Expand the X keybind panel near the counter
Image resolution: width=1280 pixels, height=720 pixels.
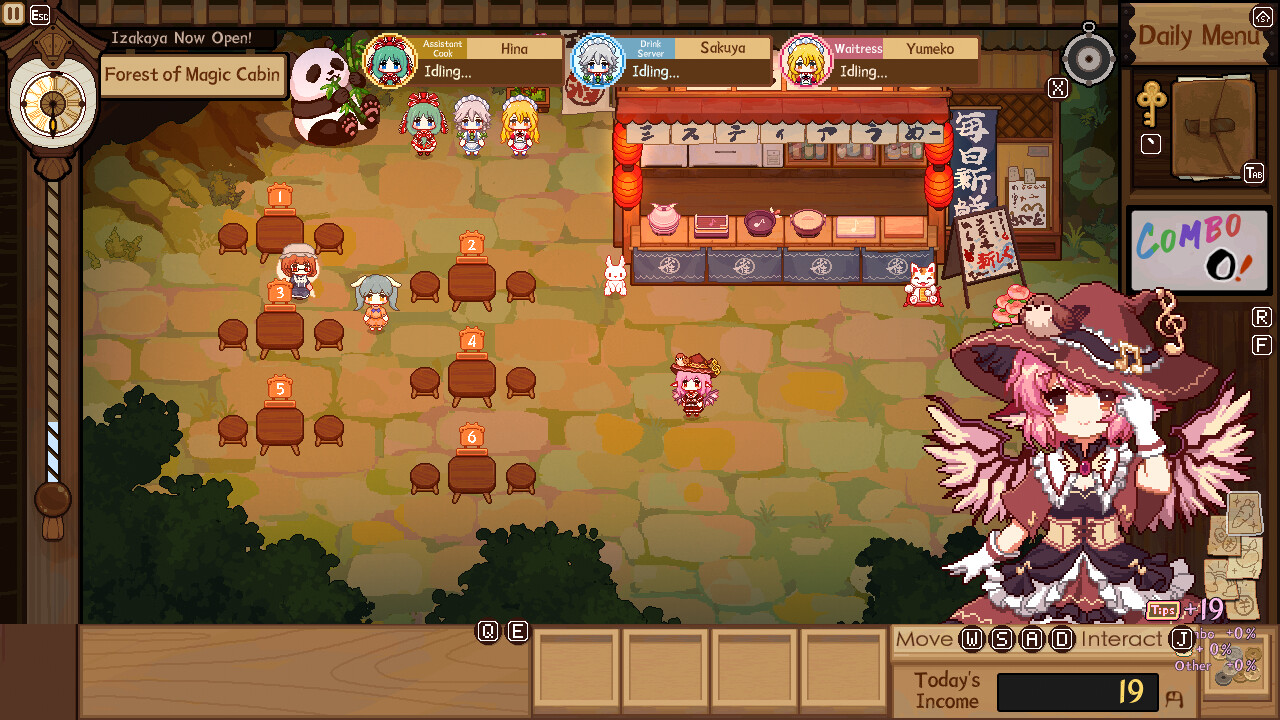(1057, 86)
